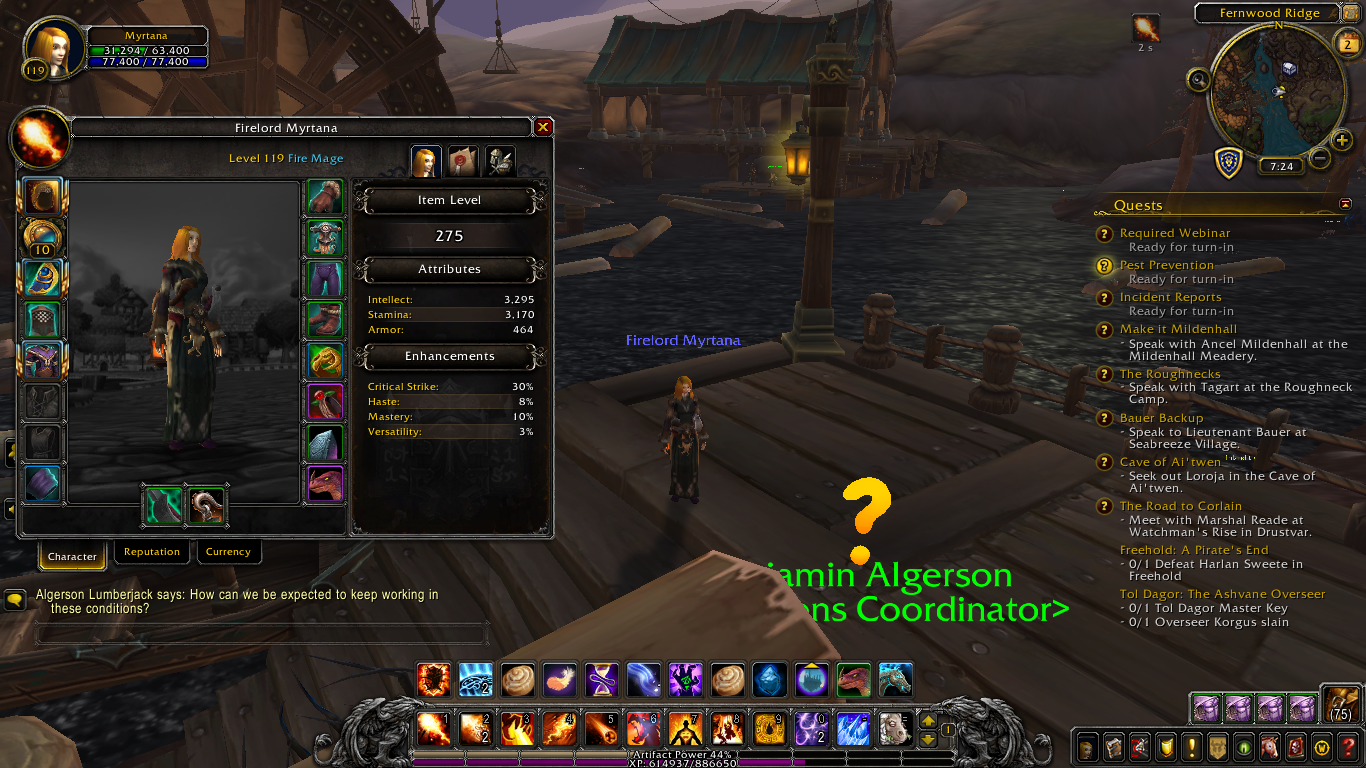The width and height of the screenshot is (1366, 768).
Task: Cast the blue Ice Block ability
Action: pos(770,680)
